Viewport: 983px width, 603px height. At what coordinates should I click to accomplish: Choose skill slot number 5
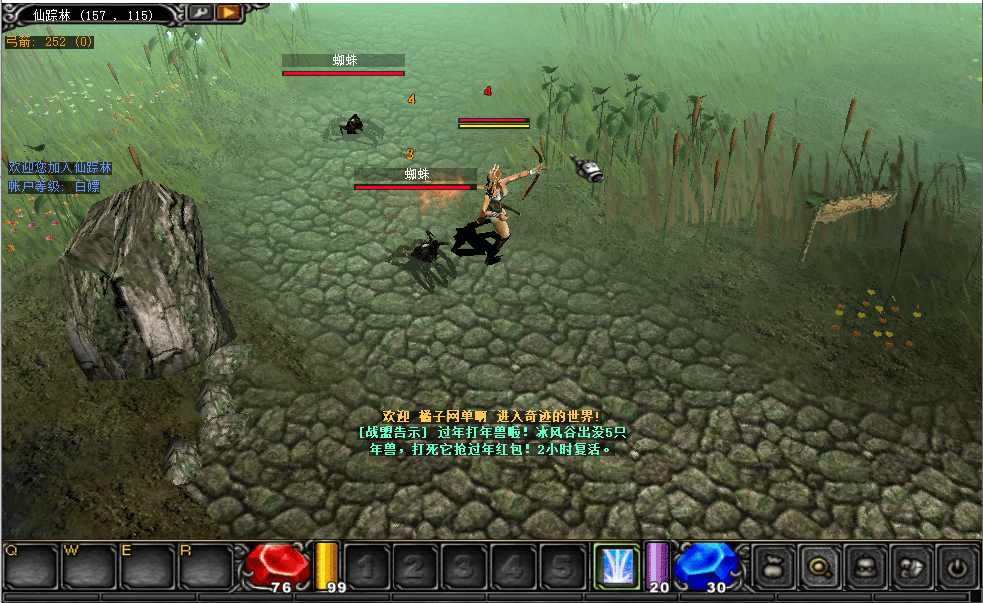click(x=562, y=567)
